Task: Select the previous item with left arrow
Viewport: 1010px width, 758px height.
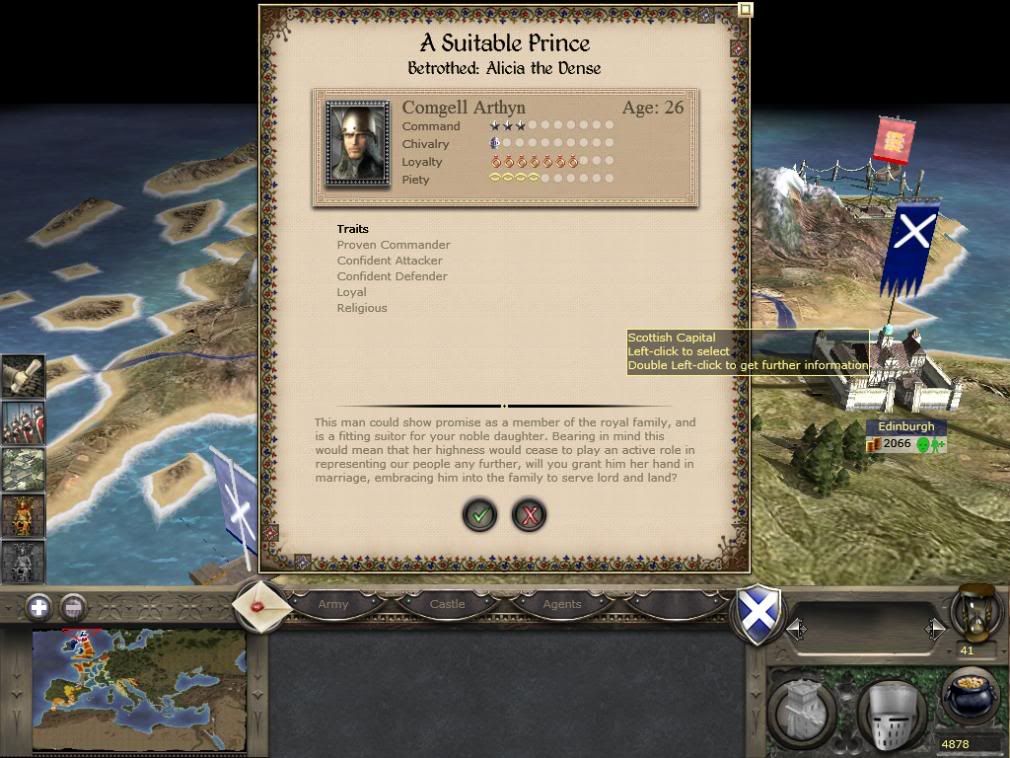Action: 797,629
